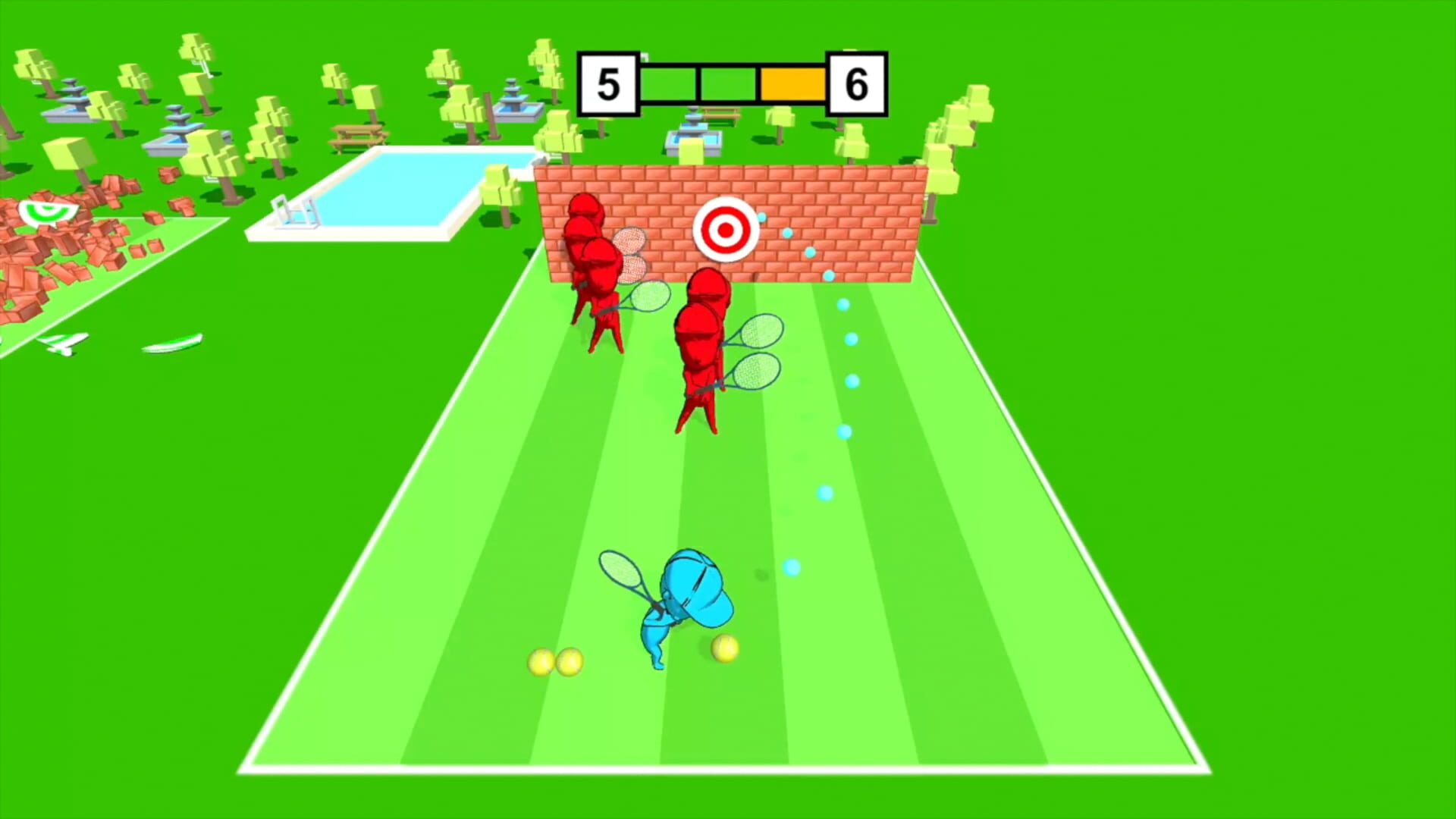Viewport: 1456px width, 819px height.
Task: Select the right score box showing 6
Action: coord(858,82)
